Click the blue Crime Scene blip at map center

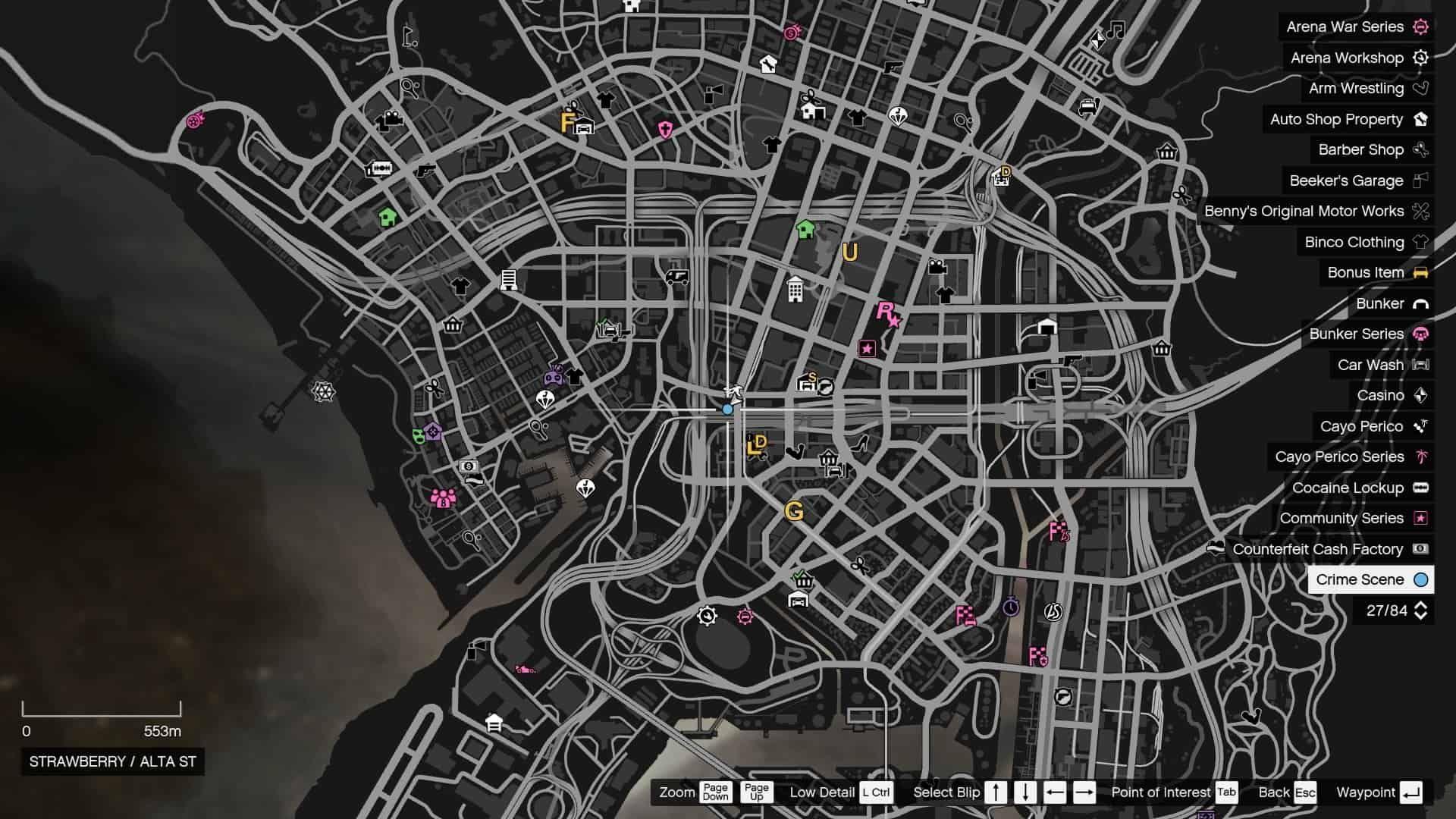click(x=727, y=409)
